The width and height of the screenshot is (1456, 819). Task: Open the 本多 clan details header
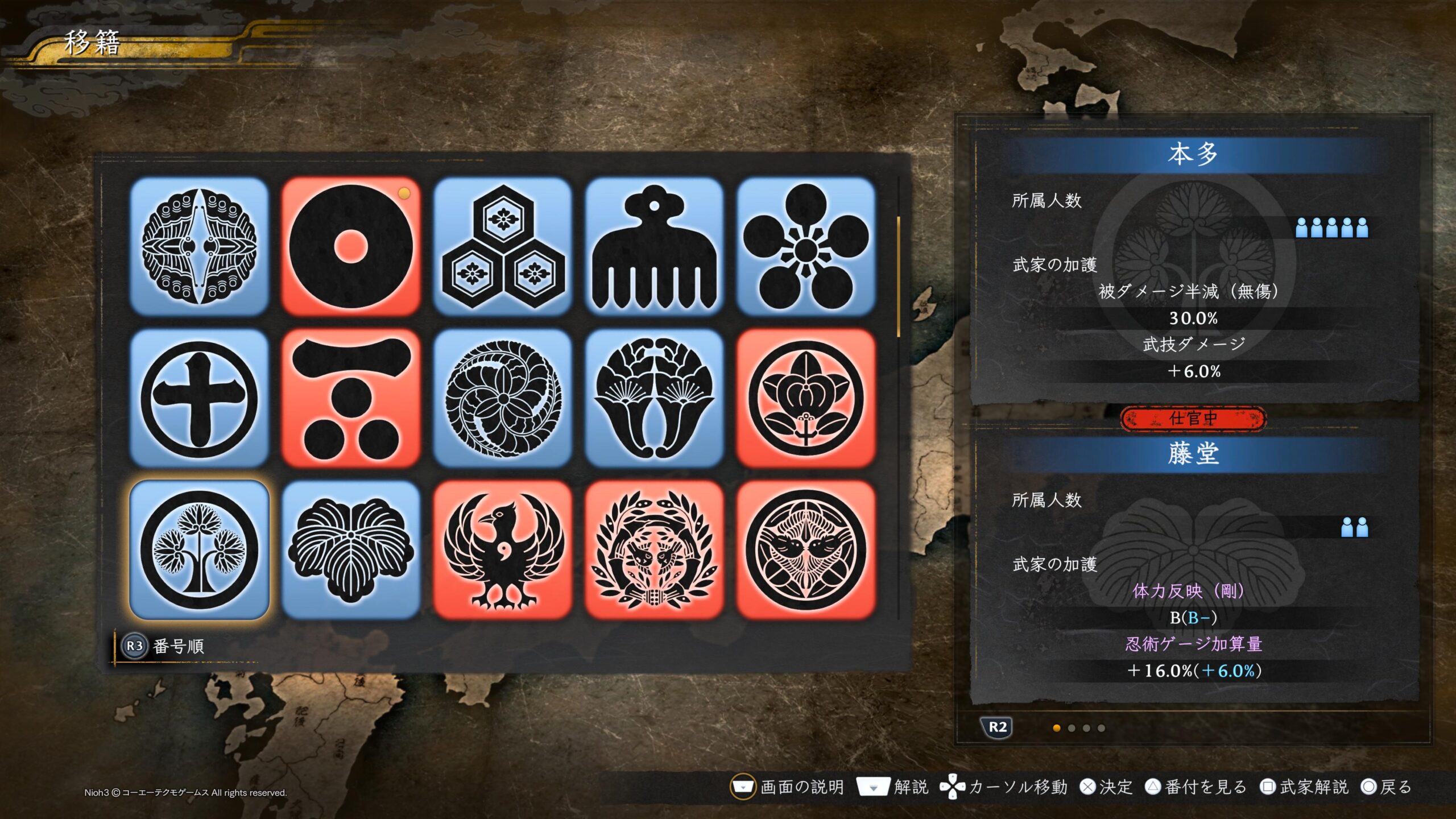[1193, 155]
